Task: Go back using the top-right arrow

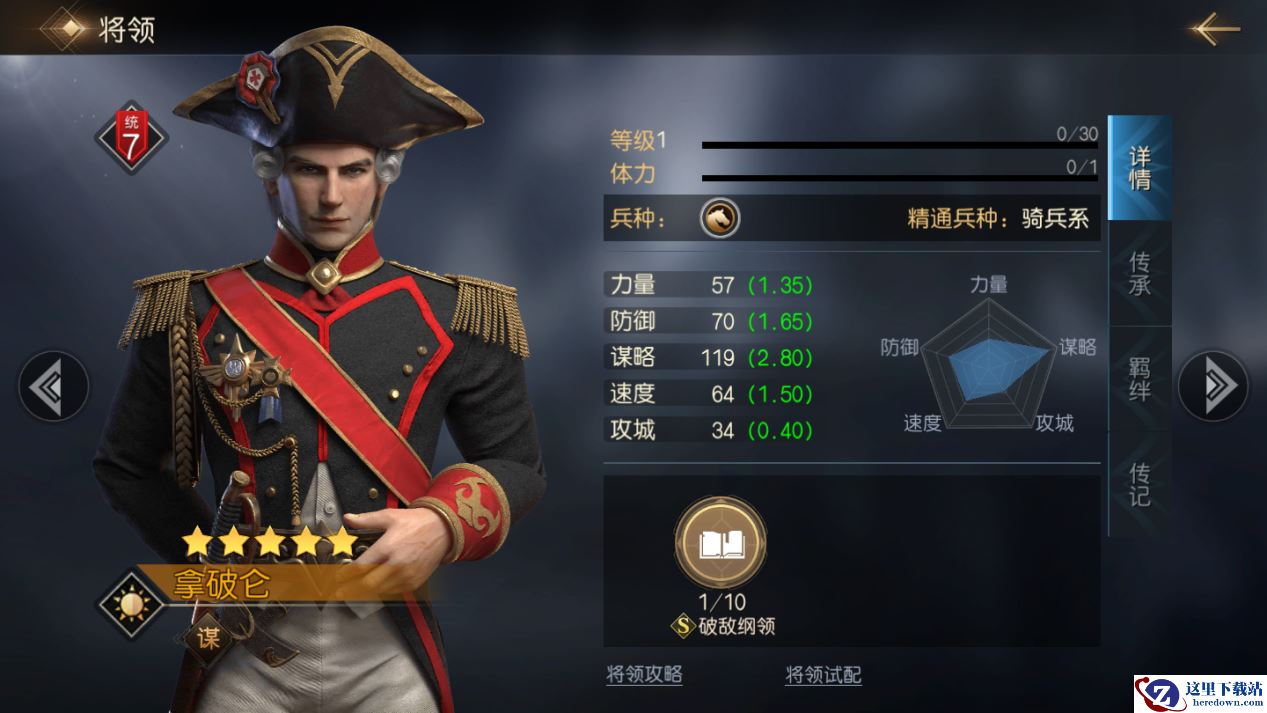Action: (x=1215, y=29)
